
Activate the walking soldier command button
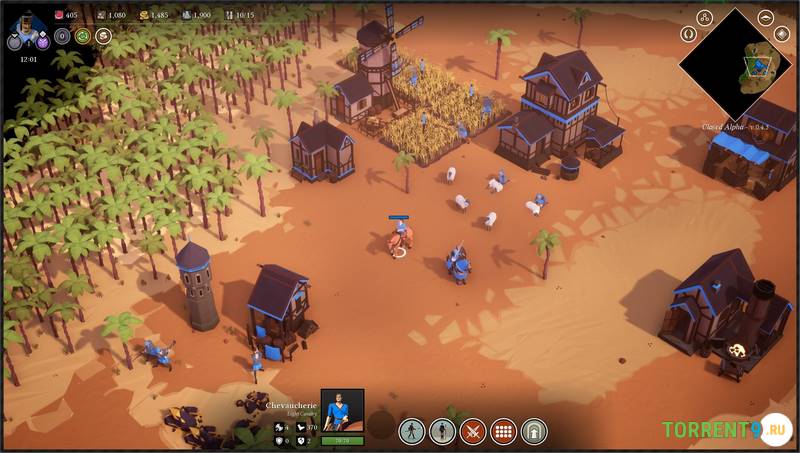pos(411,431)
